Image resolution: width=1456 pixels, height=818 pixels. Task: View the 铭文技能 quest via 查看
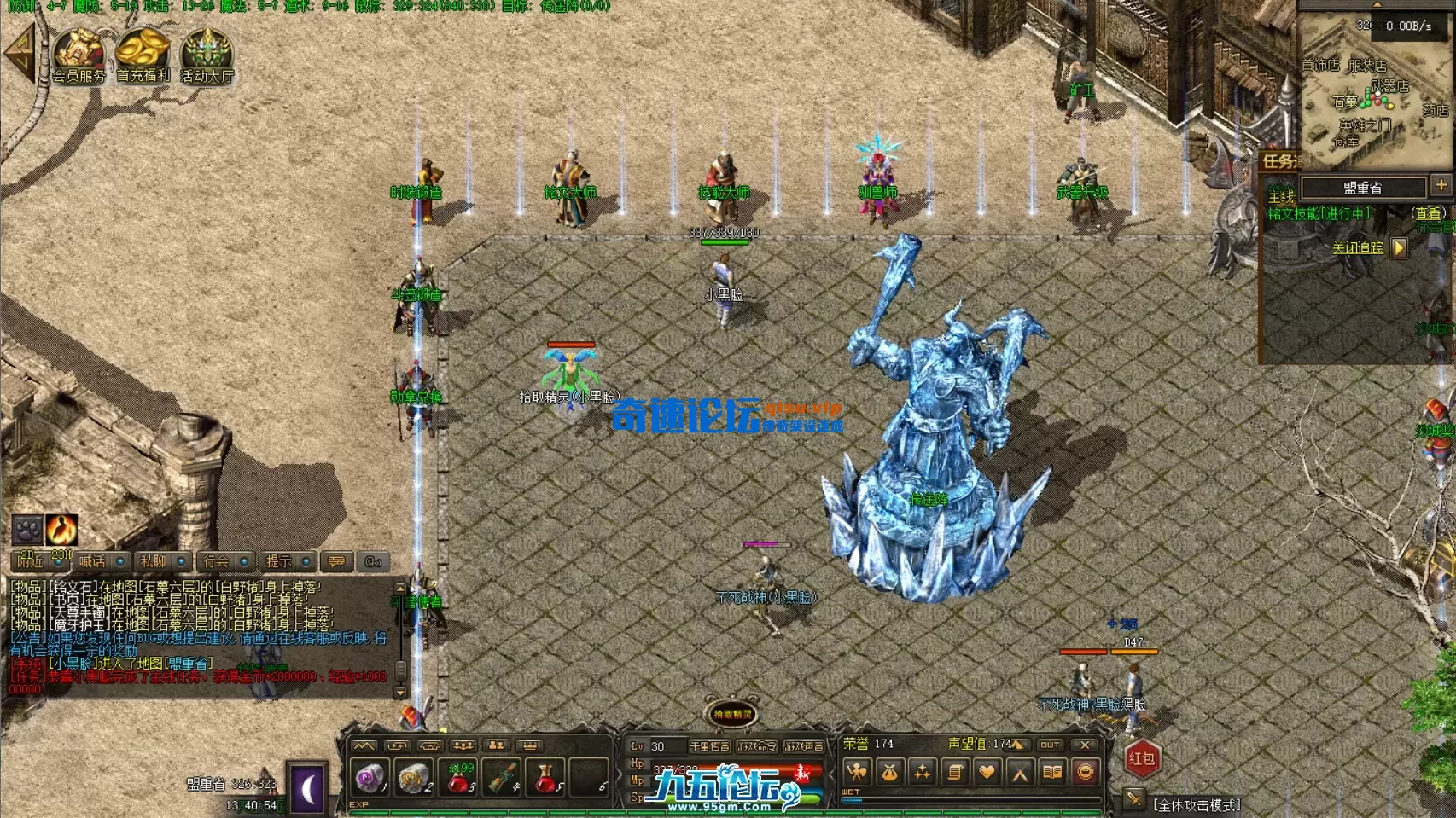tap(1428, 213)
